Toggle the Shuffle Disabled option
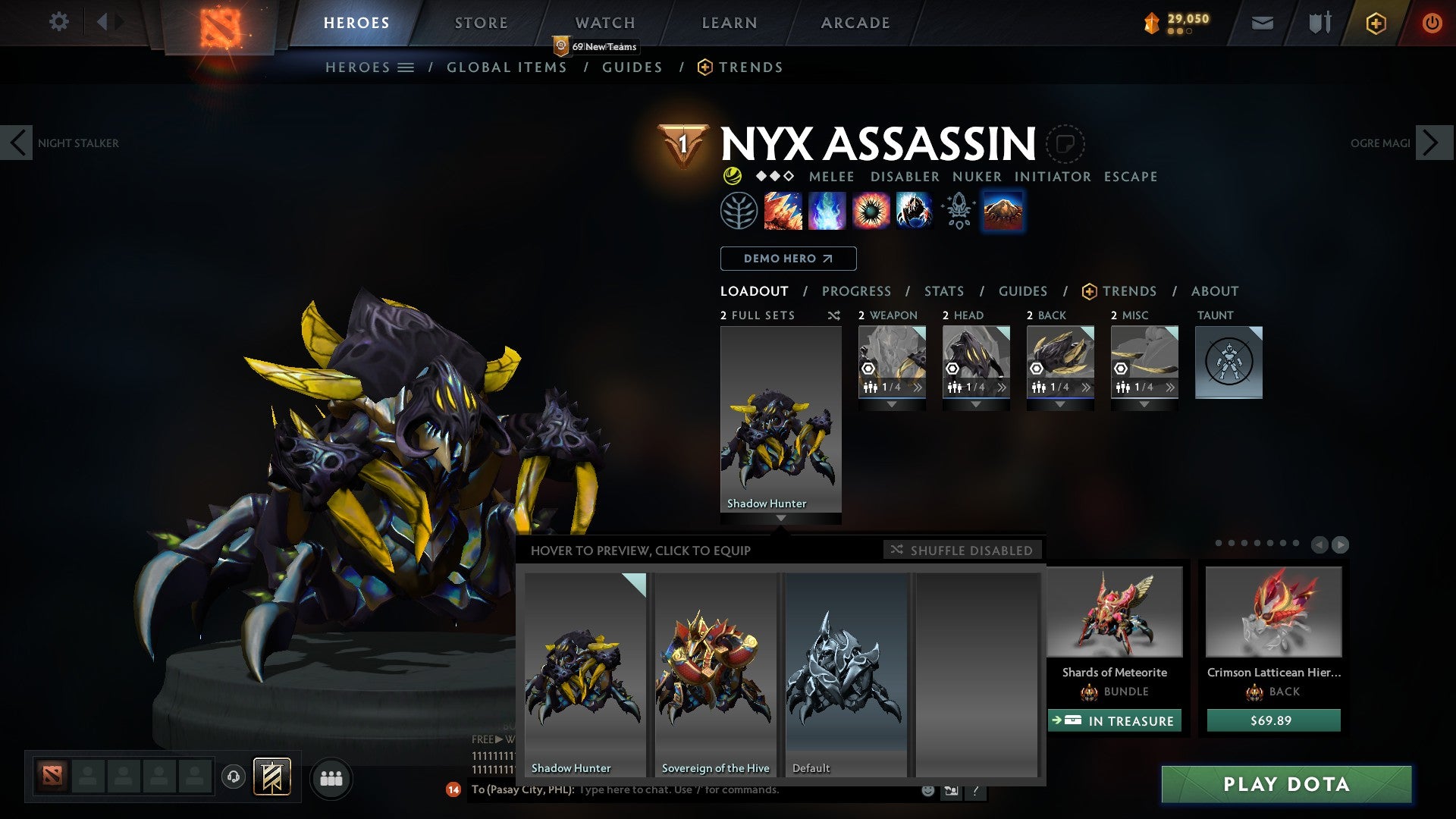The width and height of the screenshot is (1456, 819). click(962, 550)
